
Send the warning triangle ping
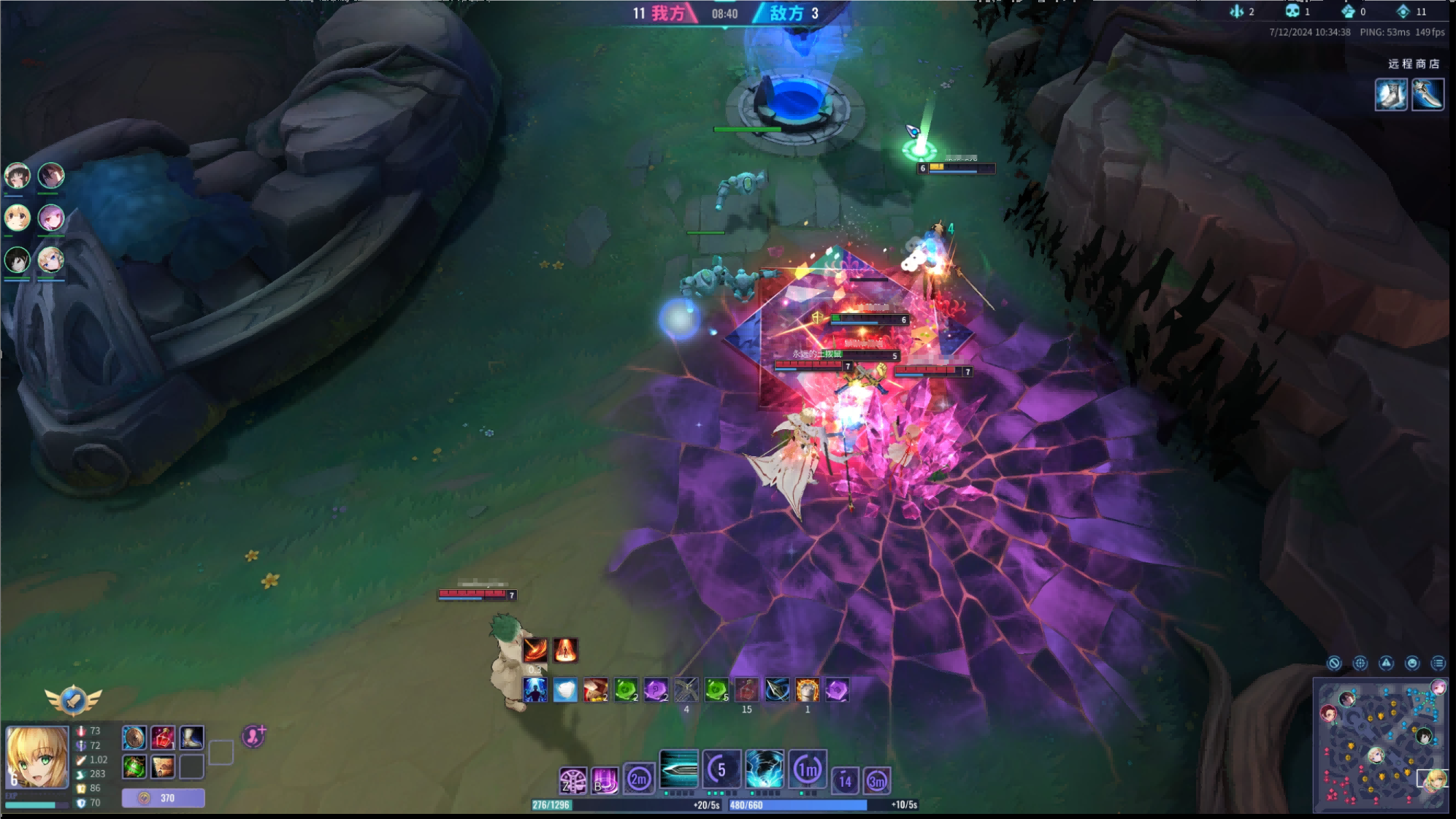coord(1386,663)
